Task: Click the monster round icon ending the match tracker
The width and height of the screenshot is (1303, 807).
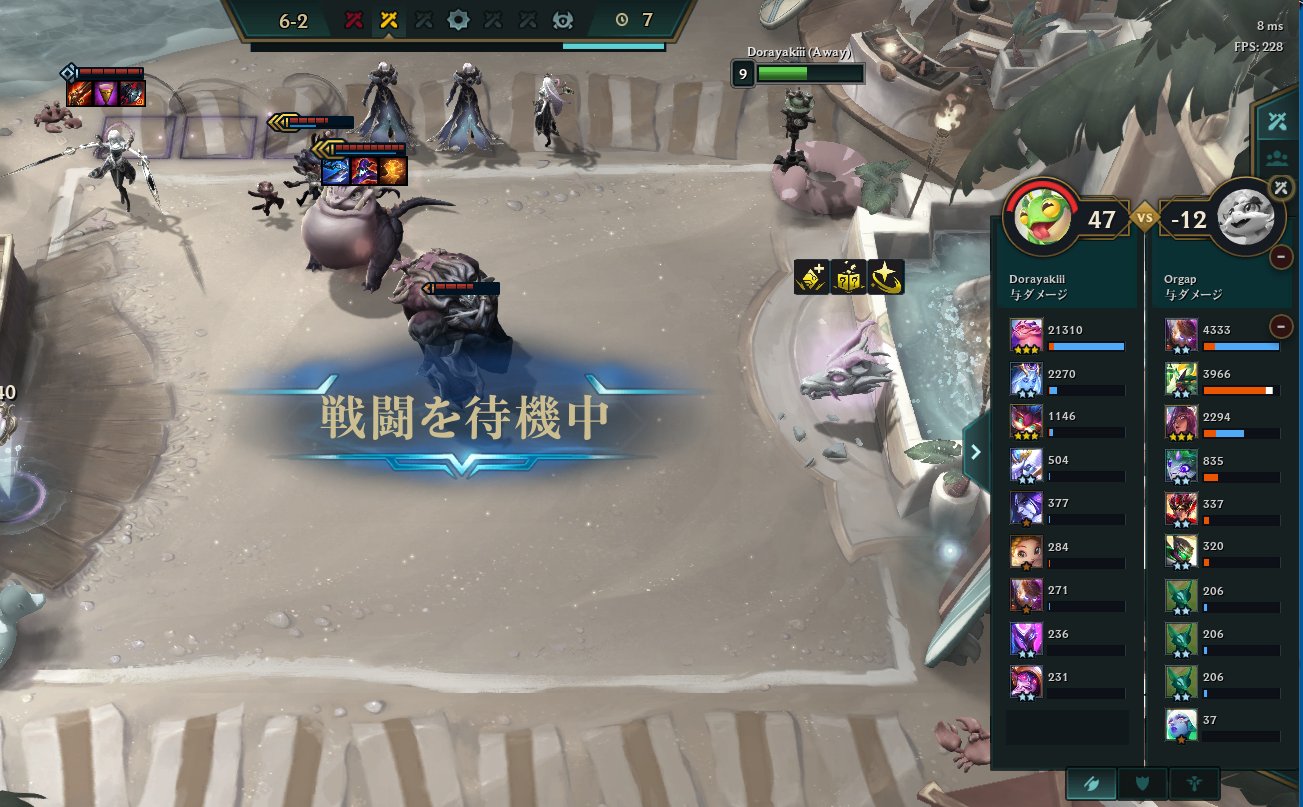Action: tap(564, 18)
